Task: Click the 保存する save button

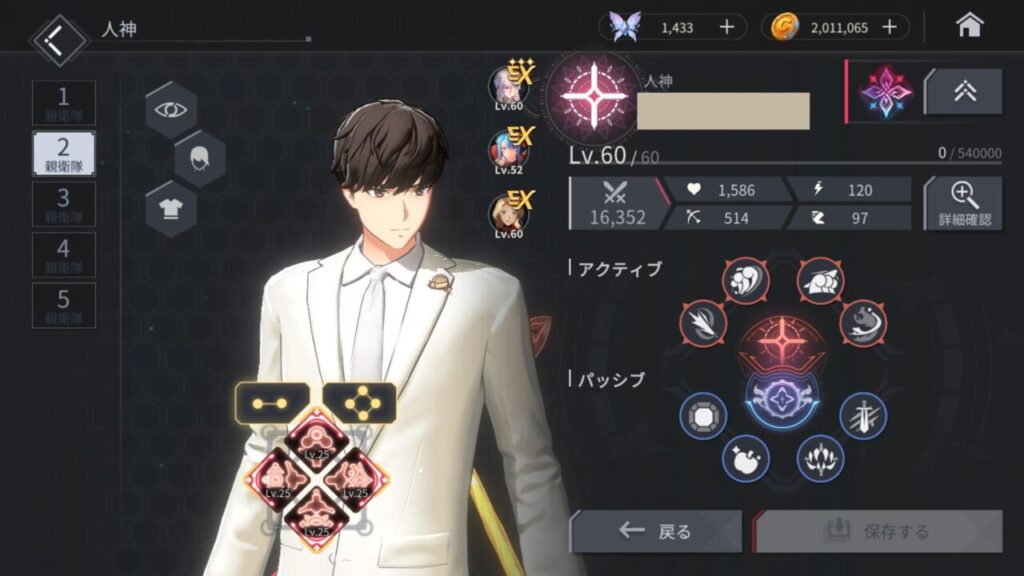Action: point(879,531)
